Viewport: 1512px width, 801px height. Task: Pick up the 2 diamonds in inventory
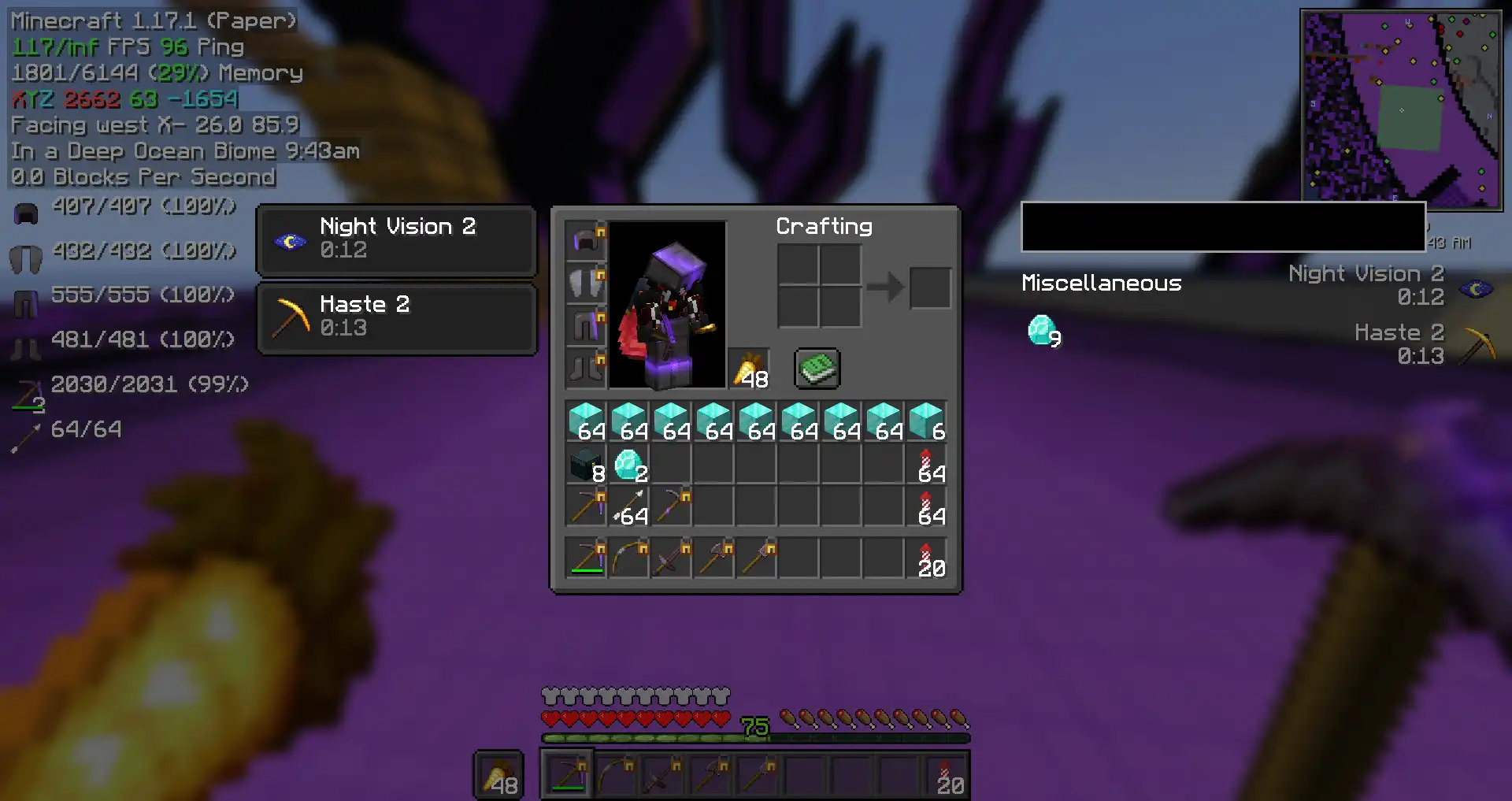628,465
